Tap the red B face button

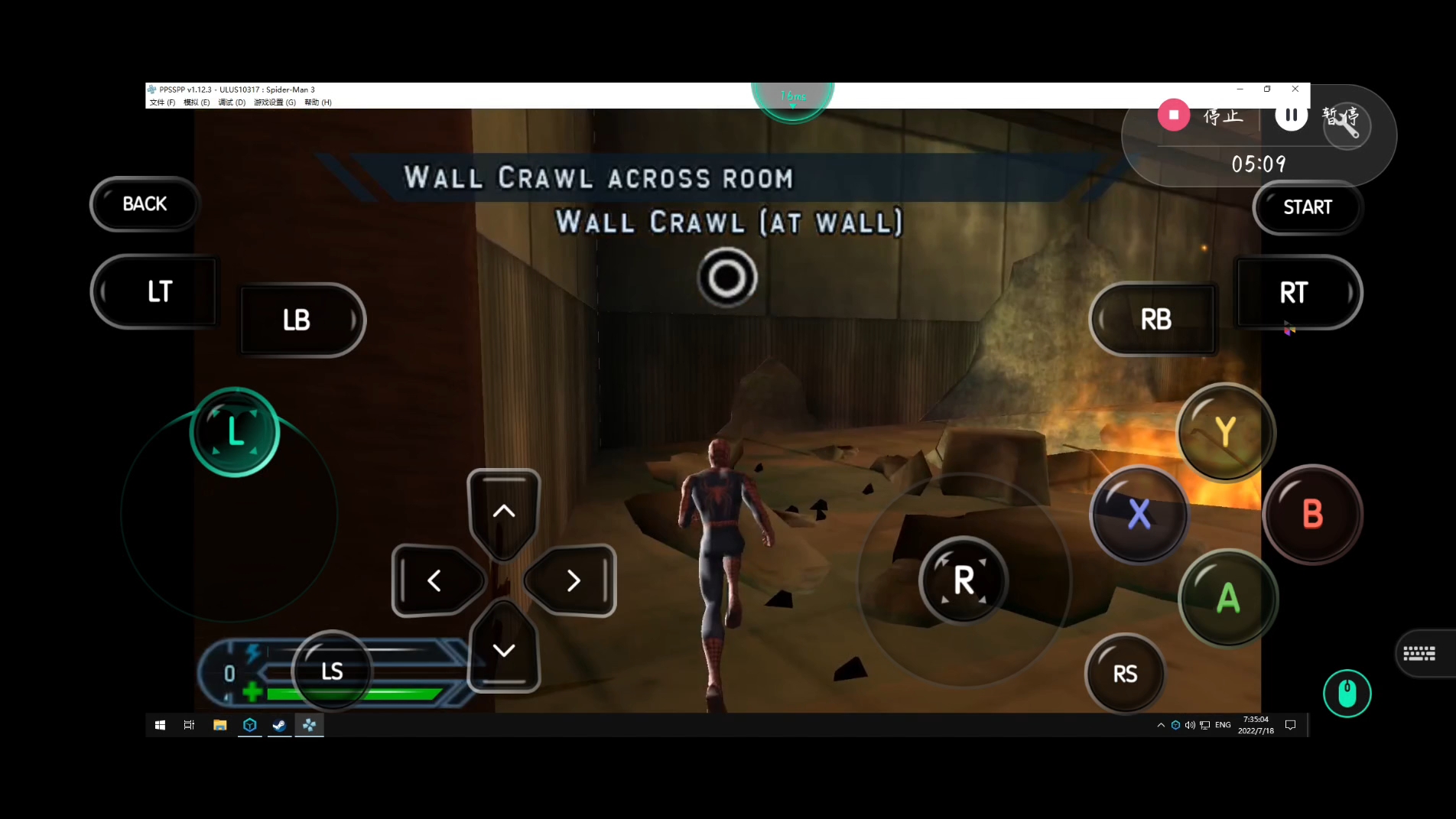click(1312, 514)
